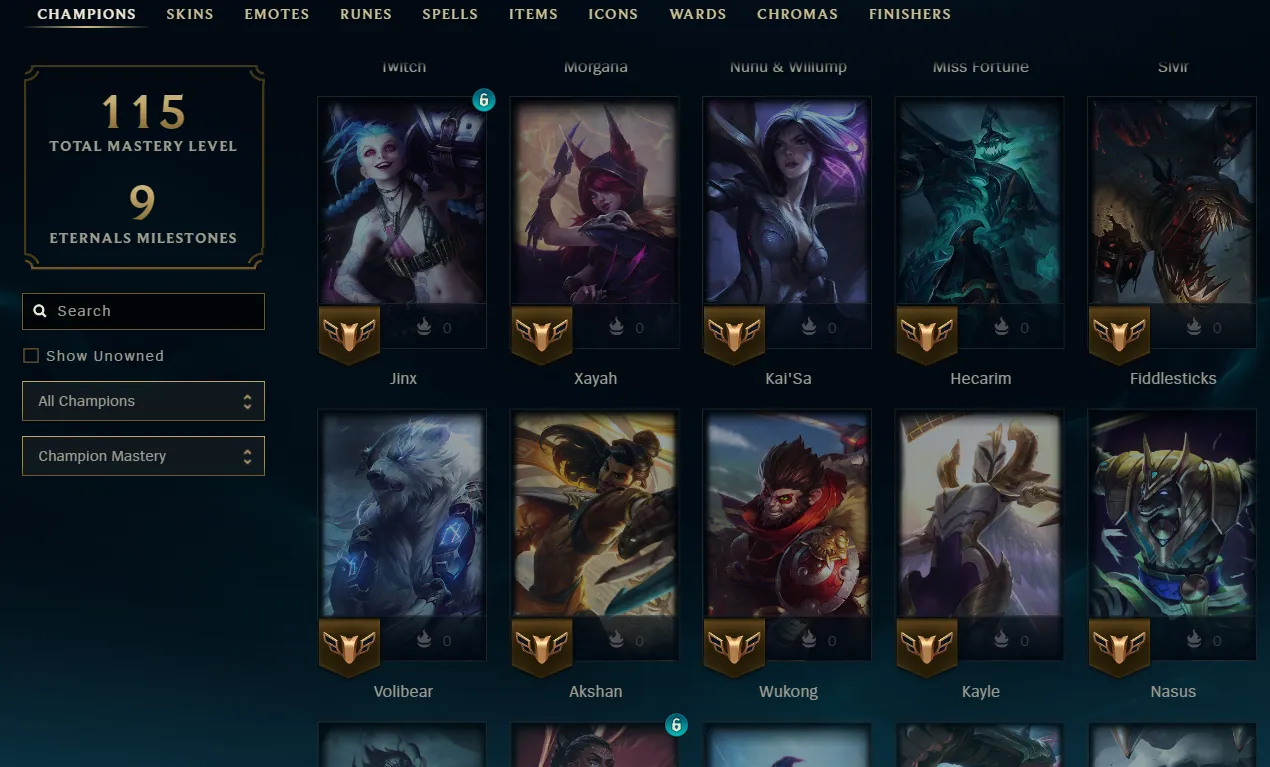Open the Emotes tab
The image size is (1270, 767).
tap(277, 14)
